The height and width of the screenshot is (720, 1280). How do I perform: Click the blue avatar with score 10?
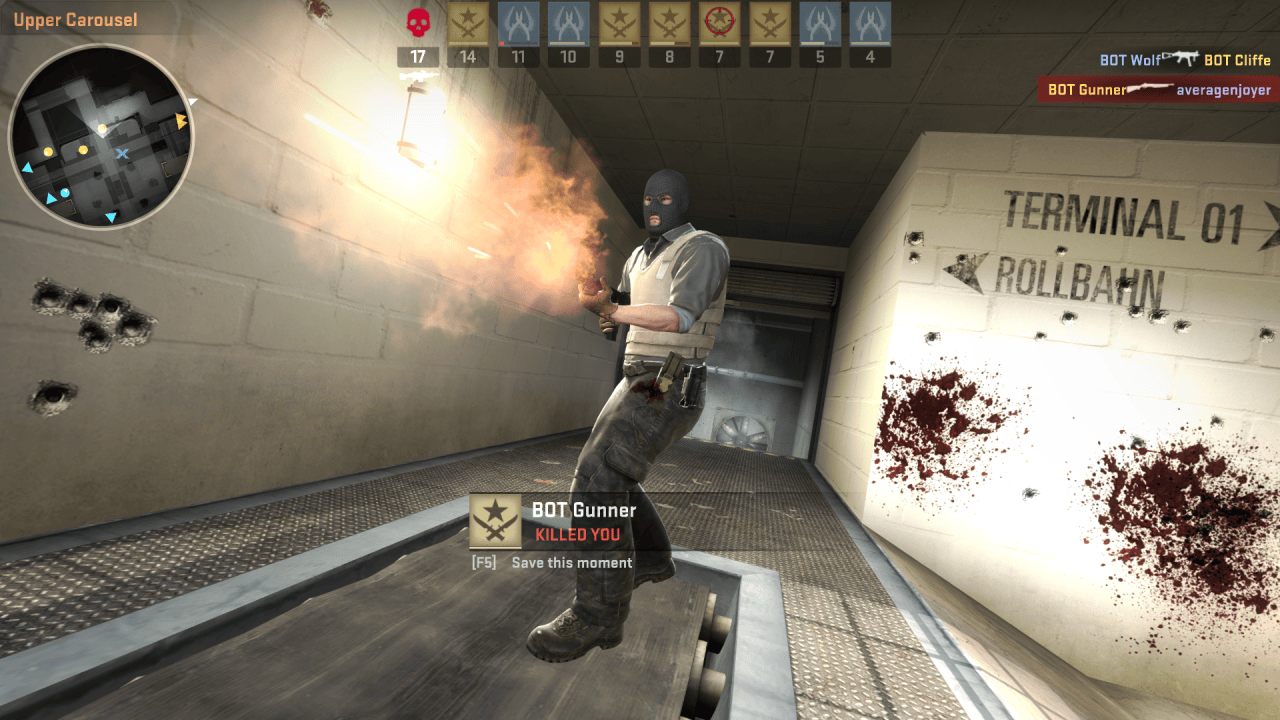pos(568,23)
